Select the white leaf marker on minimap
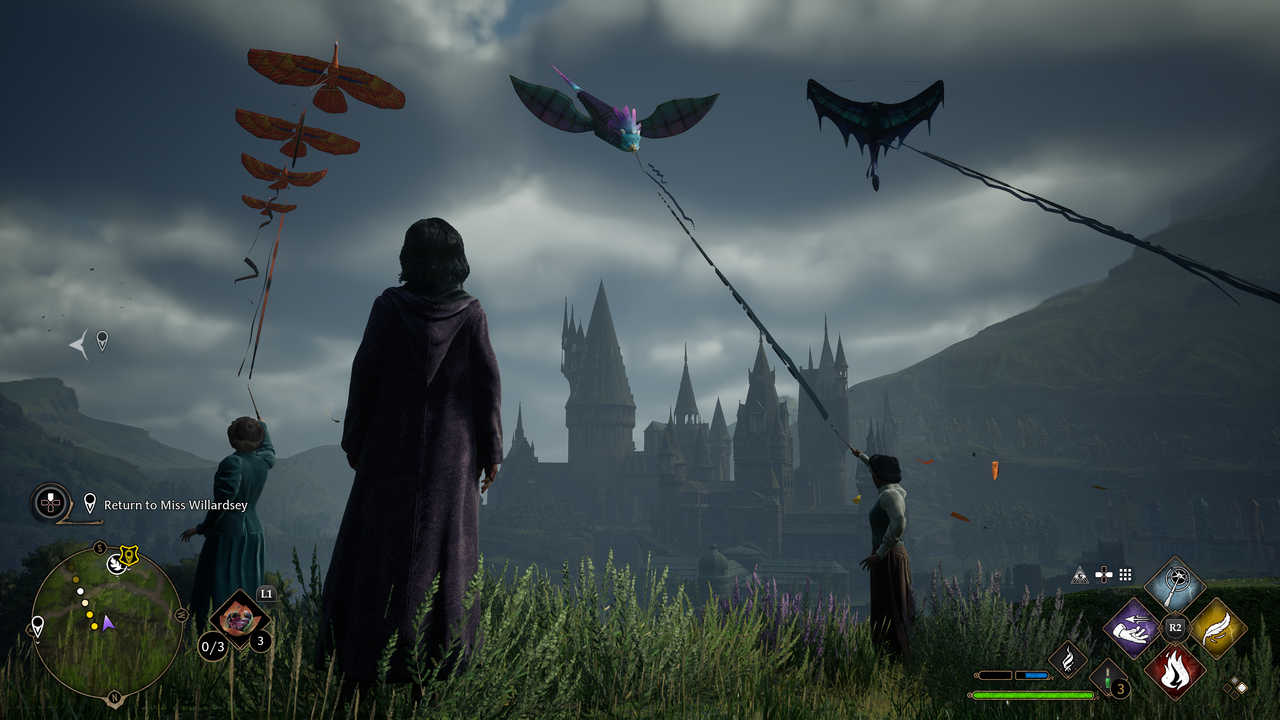This screenshot has width=1280, height=720. tap(115, 565)
